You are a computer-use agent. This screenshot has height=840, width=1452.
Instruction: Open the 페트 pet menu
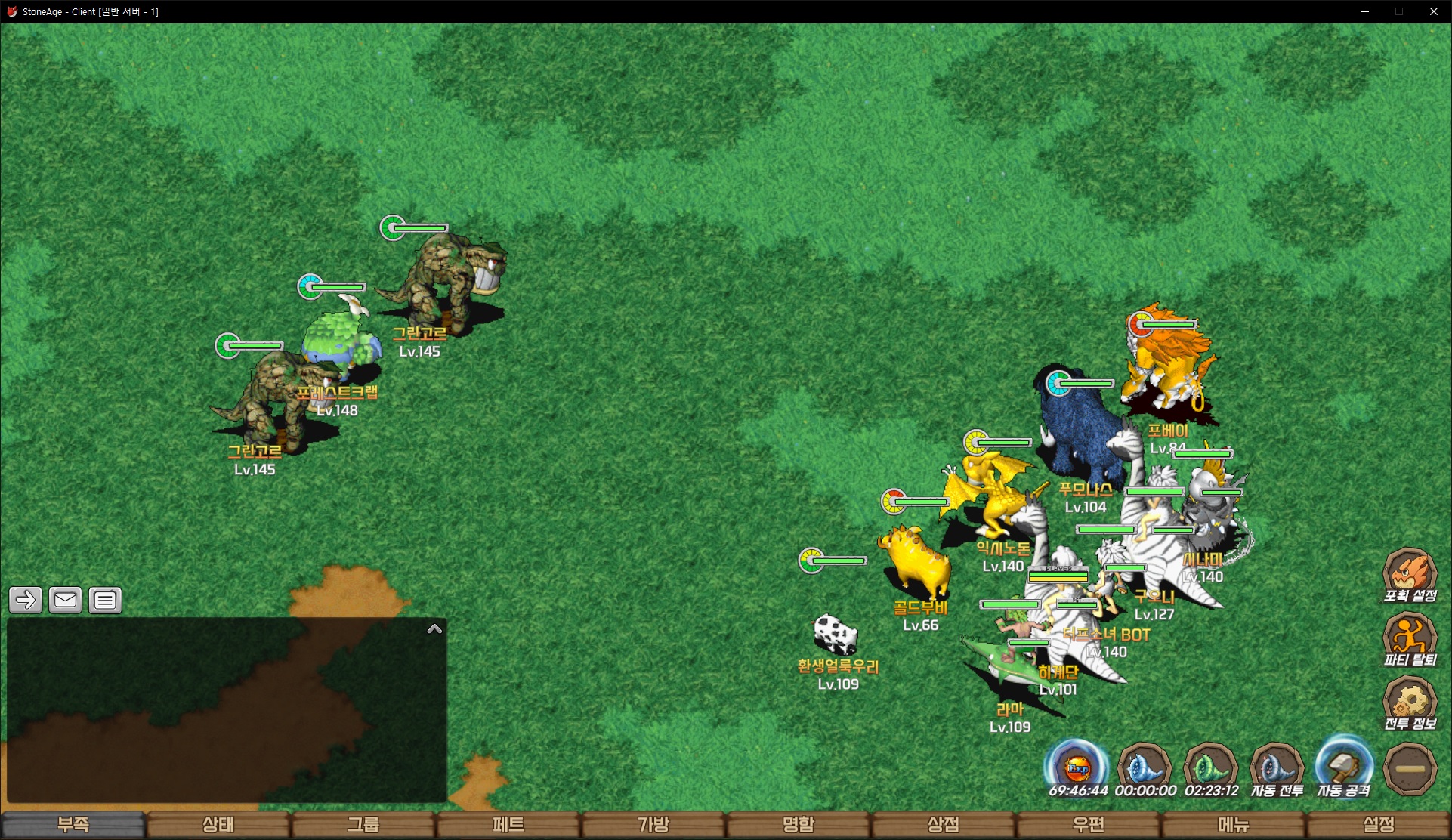tap(508, 824)
